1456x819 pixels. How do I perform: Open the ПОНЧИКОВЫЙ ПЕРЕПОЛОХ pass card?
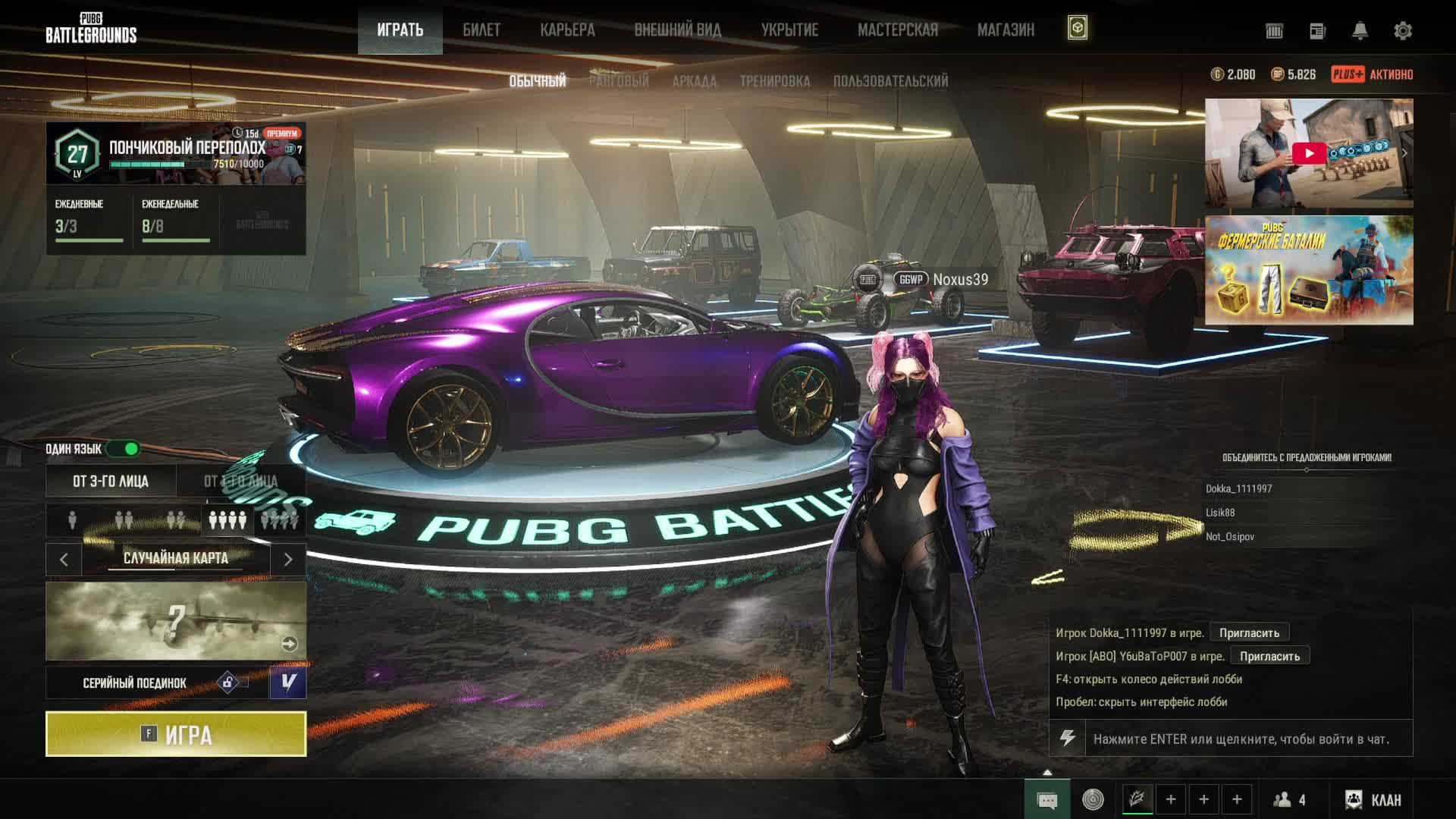[x=176, y=153]
